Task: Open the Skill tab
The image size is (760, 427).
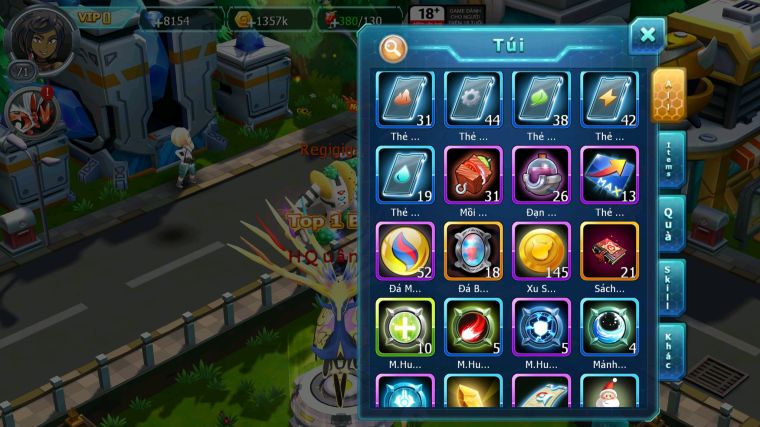Action: click(x=671, y=288)
